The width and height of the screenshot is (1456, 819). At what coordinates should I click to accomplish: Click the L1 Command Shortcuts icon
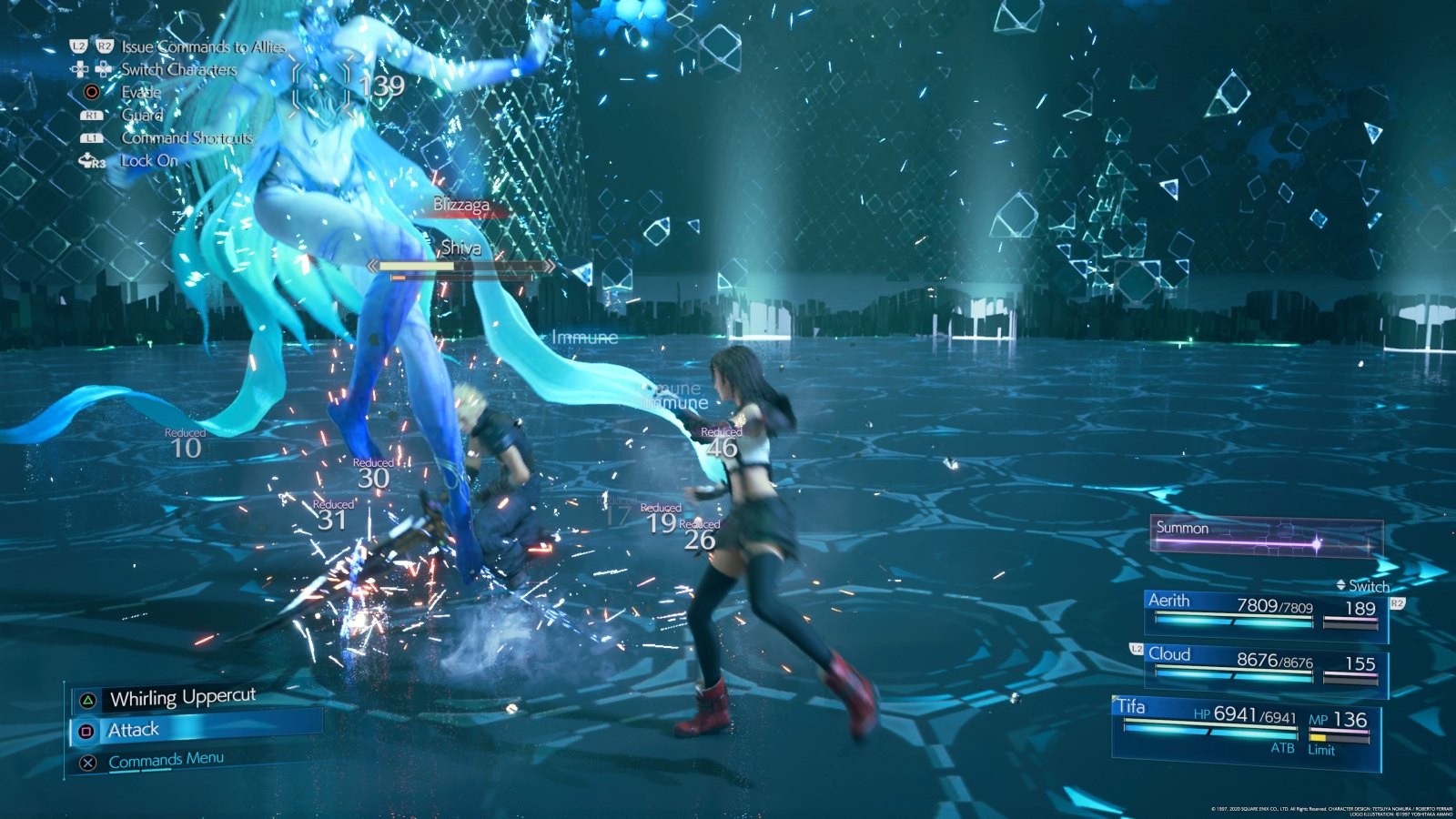pyautogui.click(x=90, y=138)
